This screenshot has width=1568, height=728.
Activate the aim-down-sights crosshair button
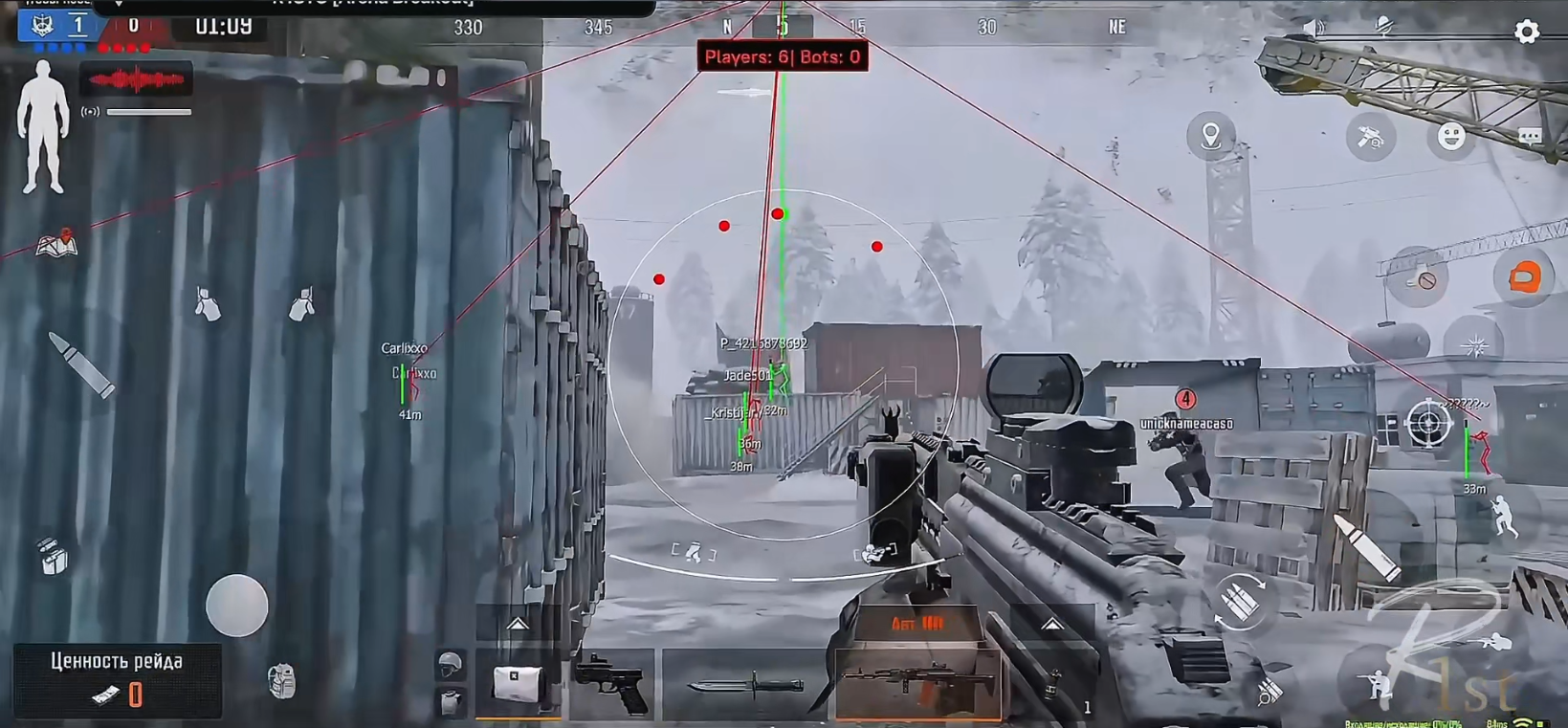pyautogui.click(x=1427, y=423)
